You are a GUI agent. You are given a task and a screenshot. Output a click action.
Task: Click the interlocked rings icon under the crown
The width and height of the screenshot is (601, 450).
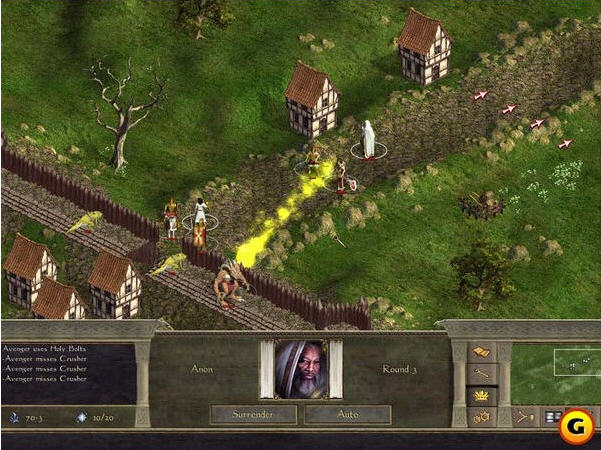481,417
